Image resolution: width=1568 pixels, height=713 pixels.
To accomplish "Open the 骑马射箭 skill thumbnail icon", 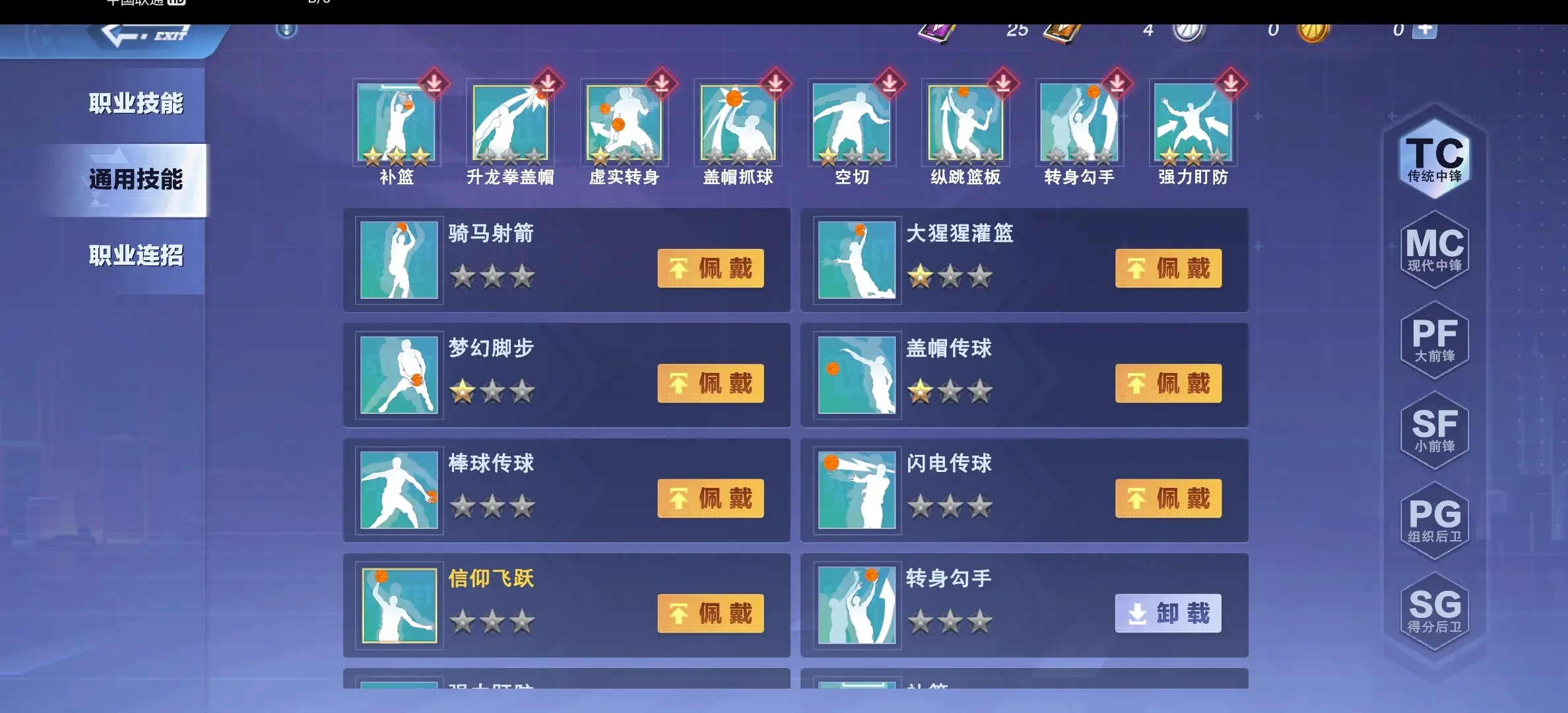I will coord(399,260).
